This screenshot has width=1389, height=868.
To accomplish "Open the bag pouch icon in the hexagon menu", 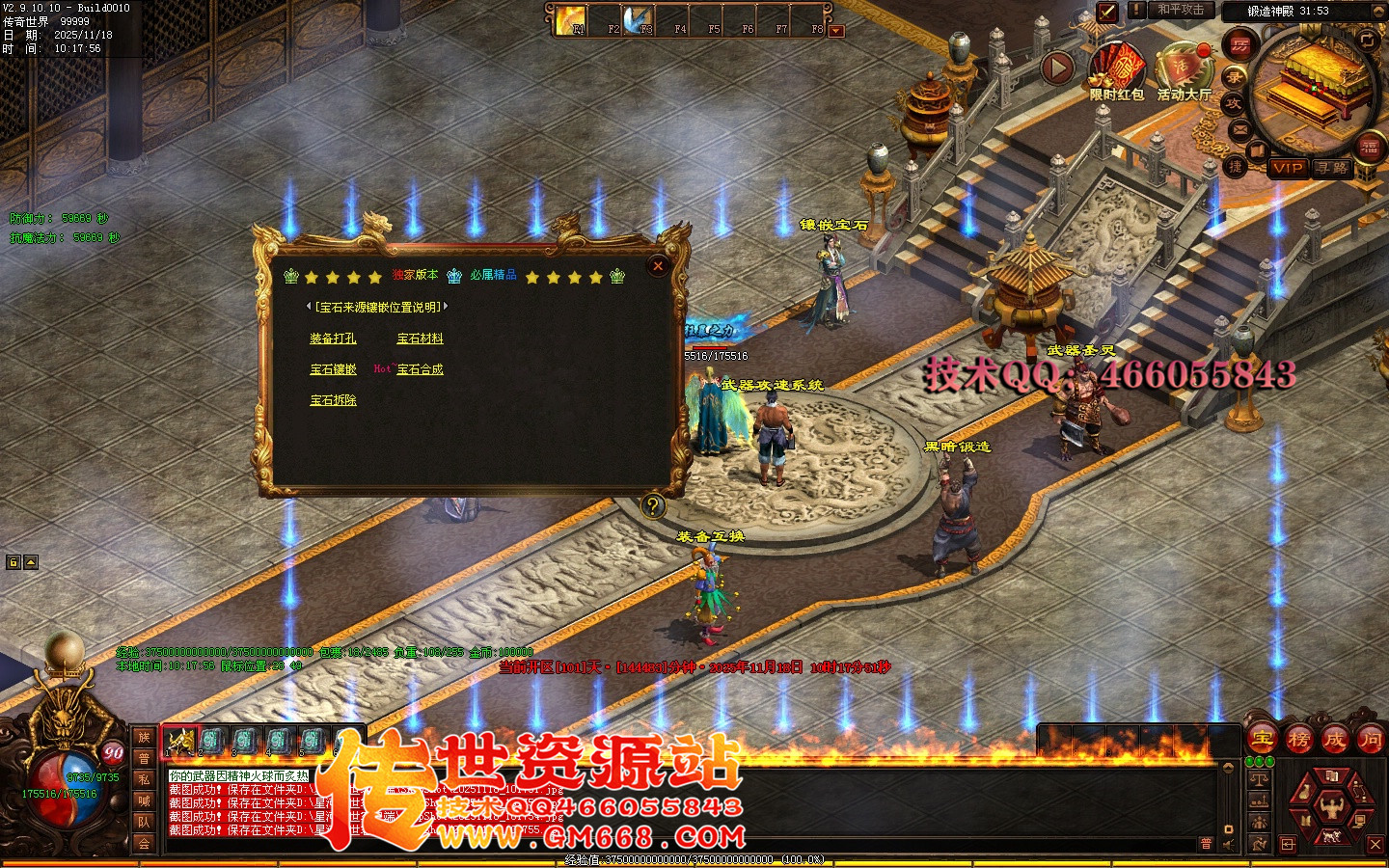I will click(1304, 793).
